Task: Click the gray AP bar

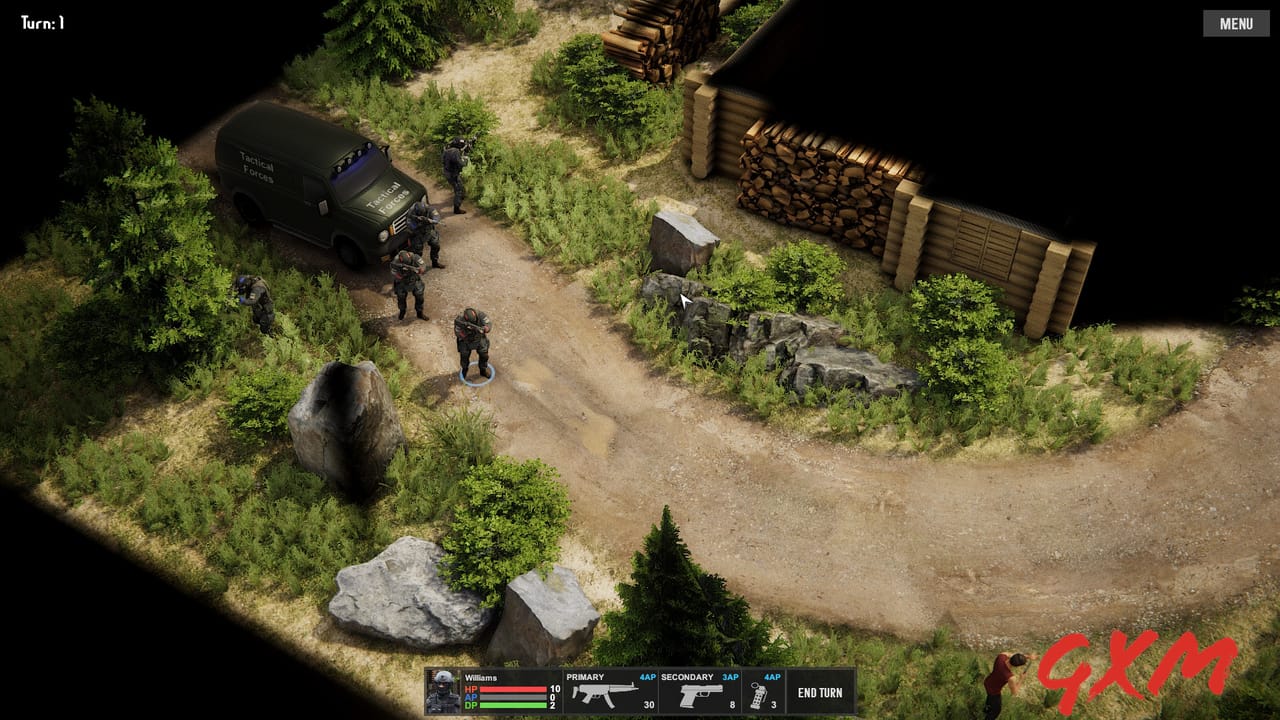Action: 514,697
